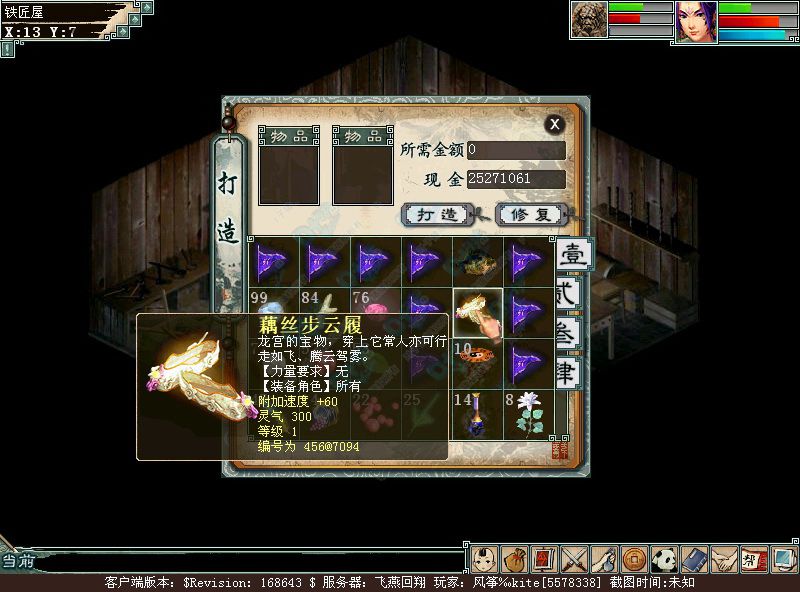Open the blue book icon

point(694,558)
